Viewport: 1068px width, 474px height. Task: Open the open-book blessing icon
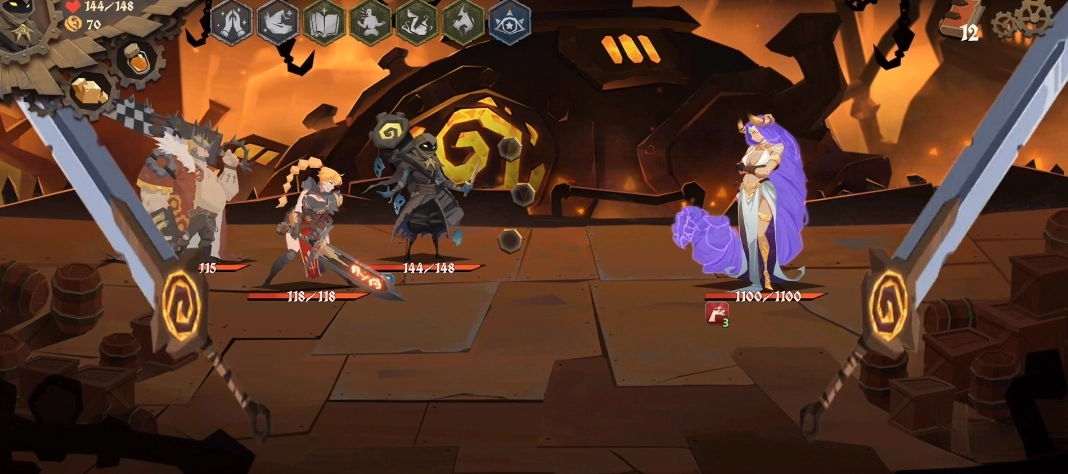coord(324,22)
